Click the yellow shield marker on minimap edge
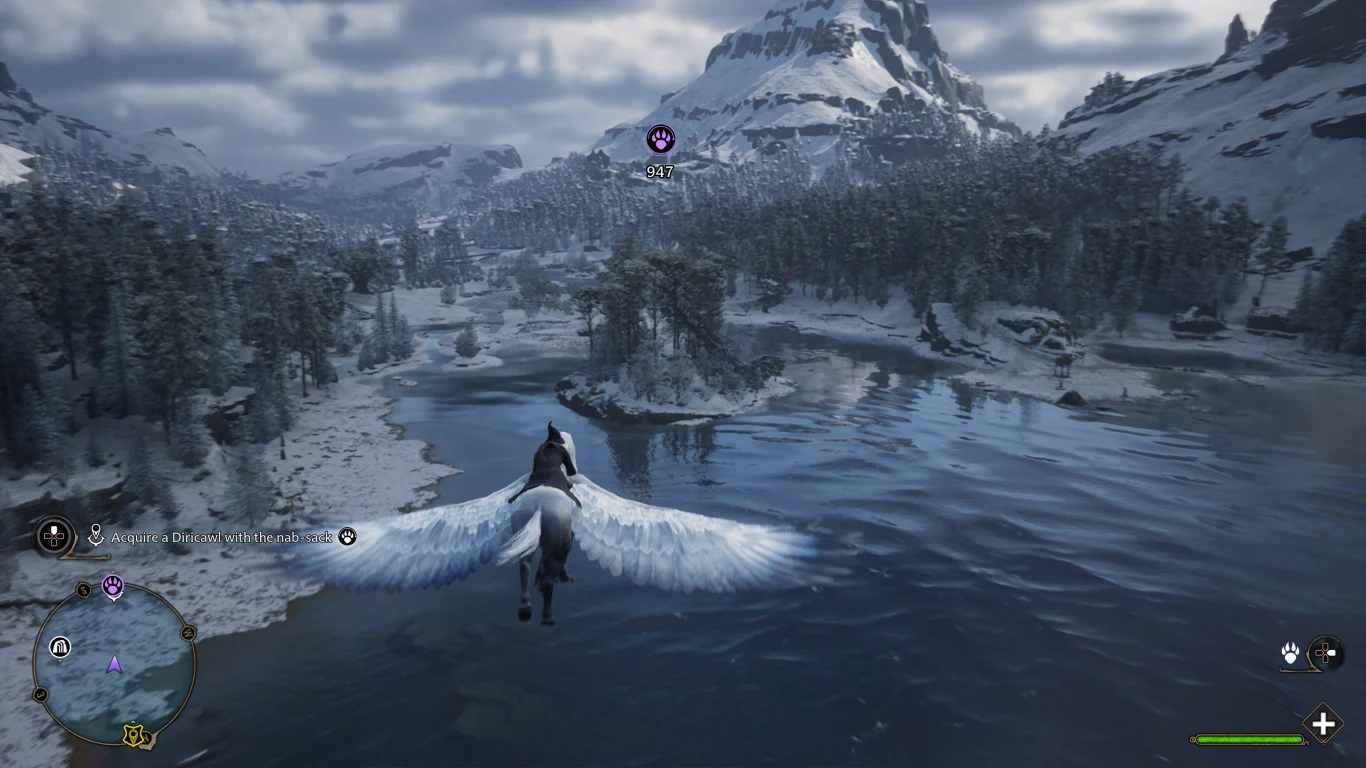1366x768 pixels. tap(133, 735)
